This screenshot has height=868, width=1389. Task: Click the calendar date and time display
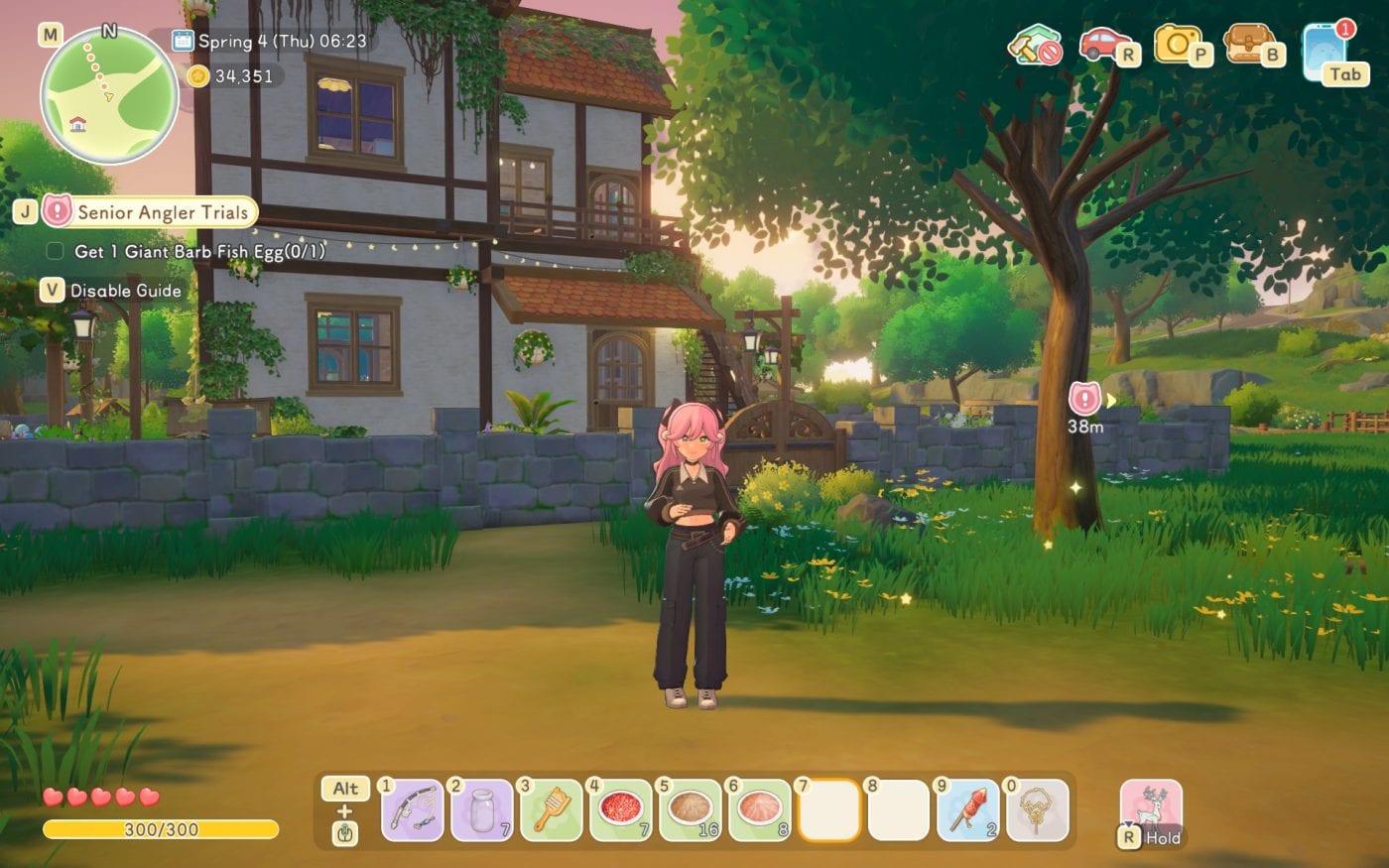pyautogui.click(x=270, y=41)
